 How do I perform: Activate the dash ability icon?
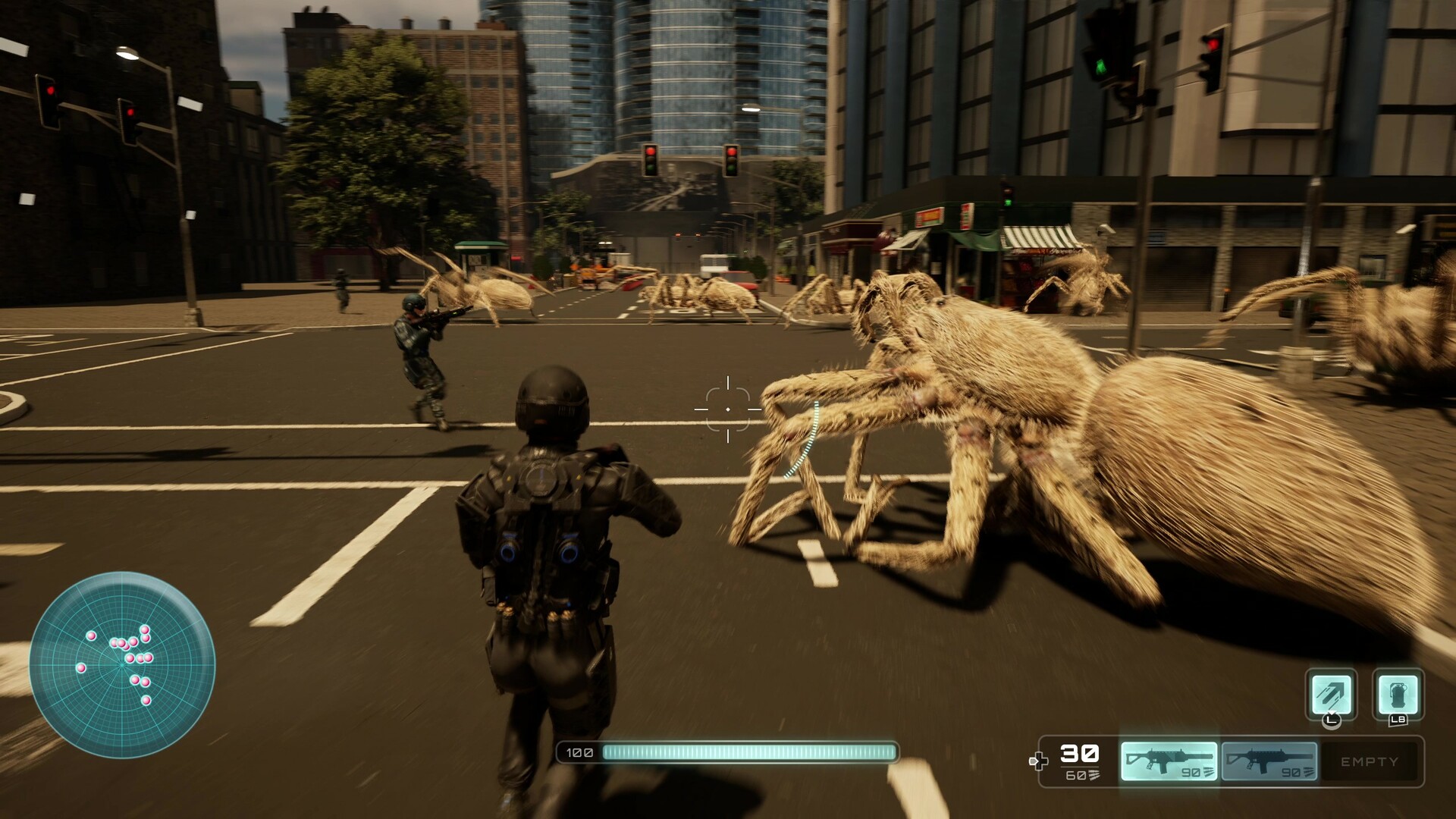1332,695
